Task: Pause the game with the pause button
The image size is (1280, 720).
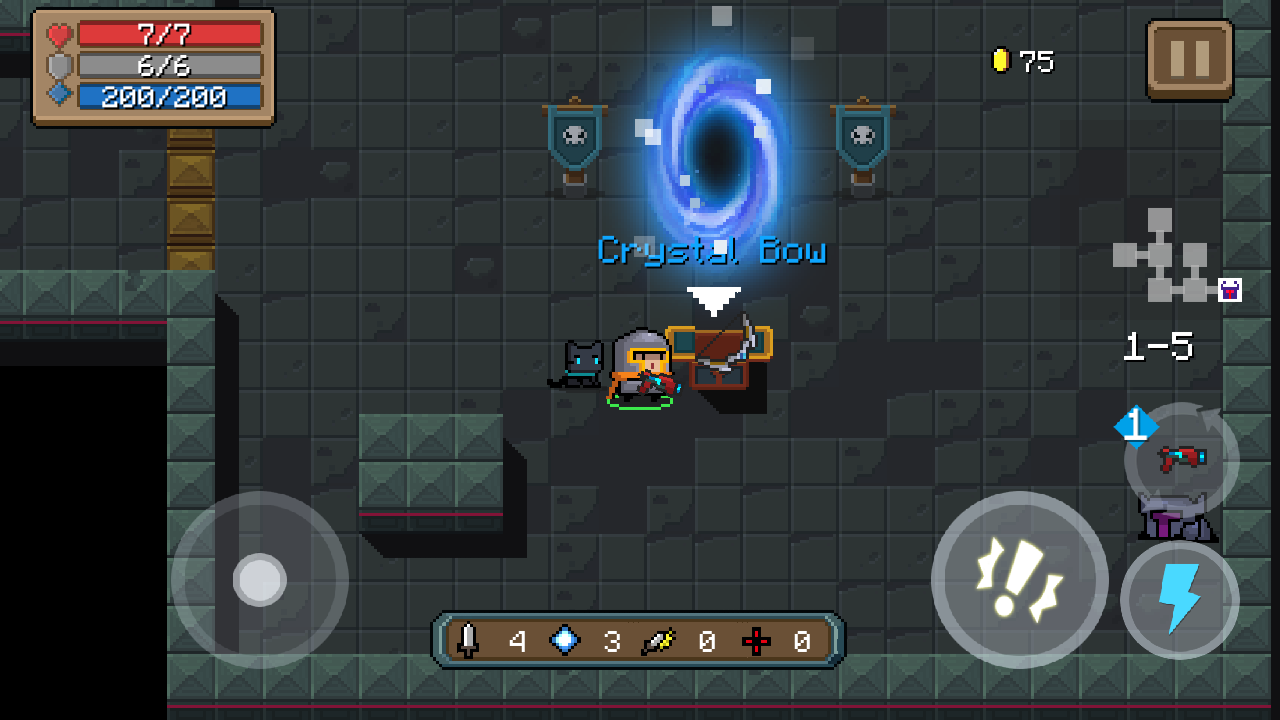Action: click(x=1190, y=59)
